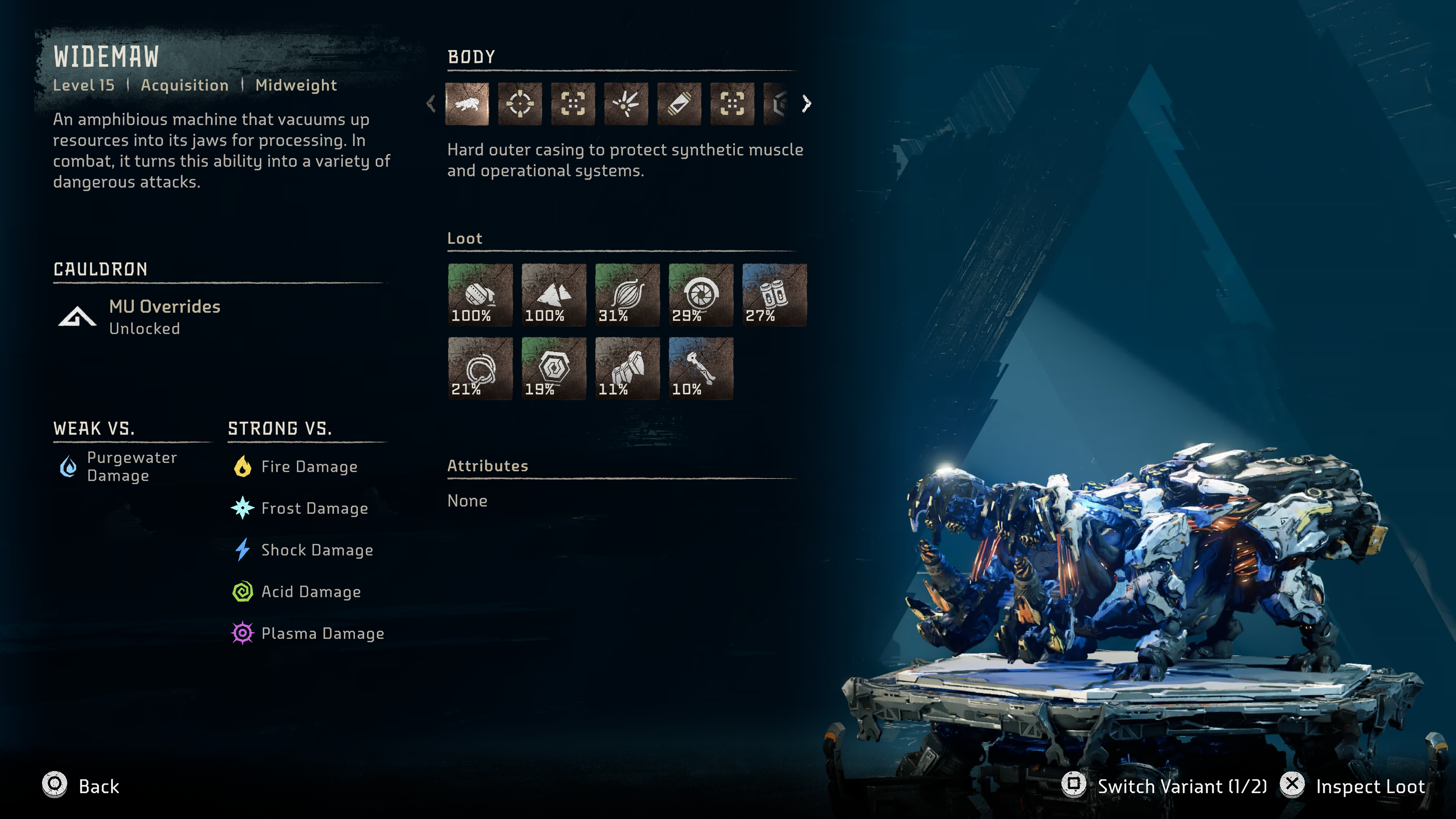Image resolution: width=1456 pixels, height=819 pixels.
Task: Inspect the braided wire loot at 31%
Action: (627, 295)
